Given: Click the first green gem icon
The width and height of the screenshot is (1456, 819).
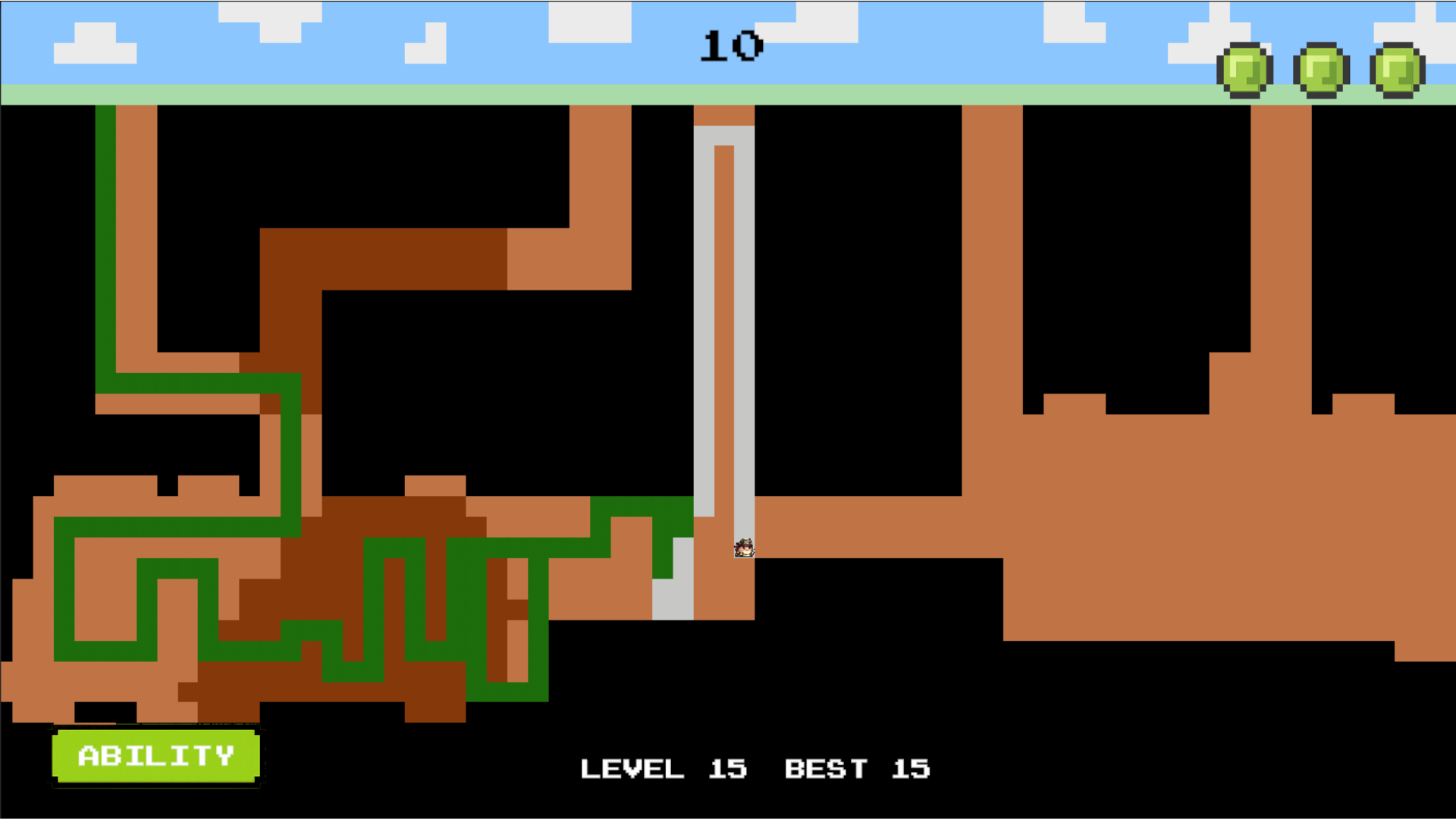Looking at the screenshot, I should (1243, 68).
